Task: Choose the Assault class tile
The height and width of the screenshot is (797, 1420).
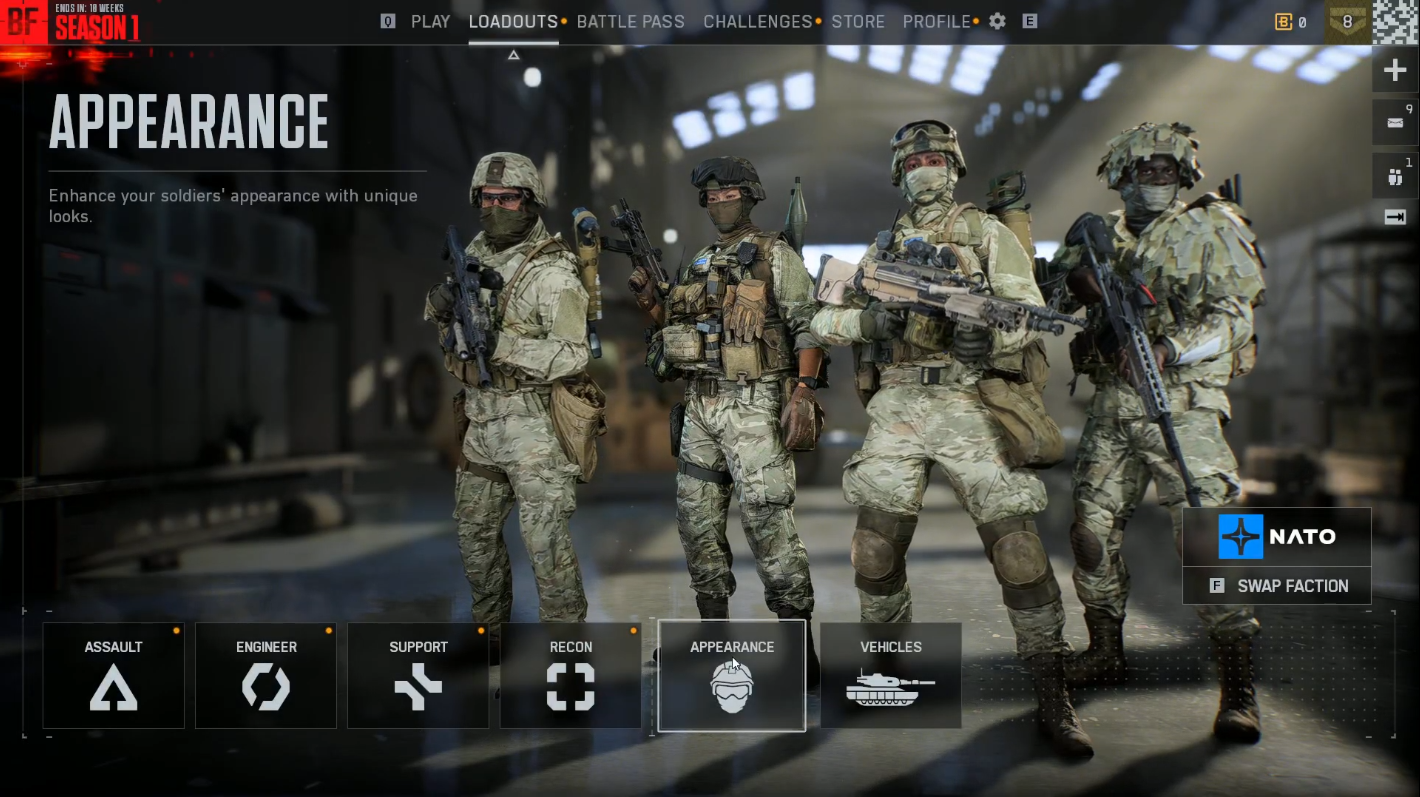Action: pos(114,675)
